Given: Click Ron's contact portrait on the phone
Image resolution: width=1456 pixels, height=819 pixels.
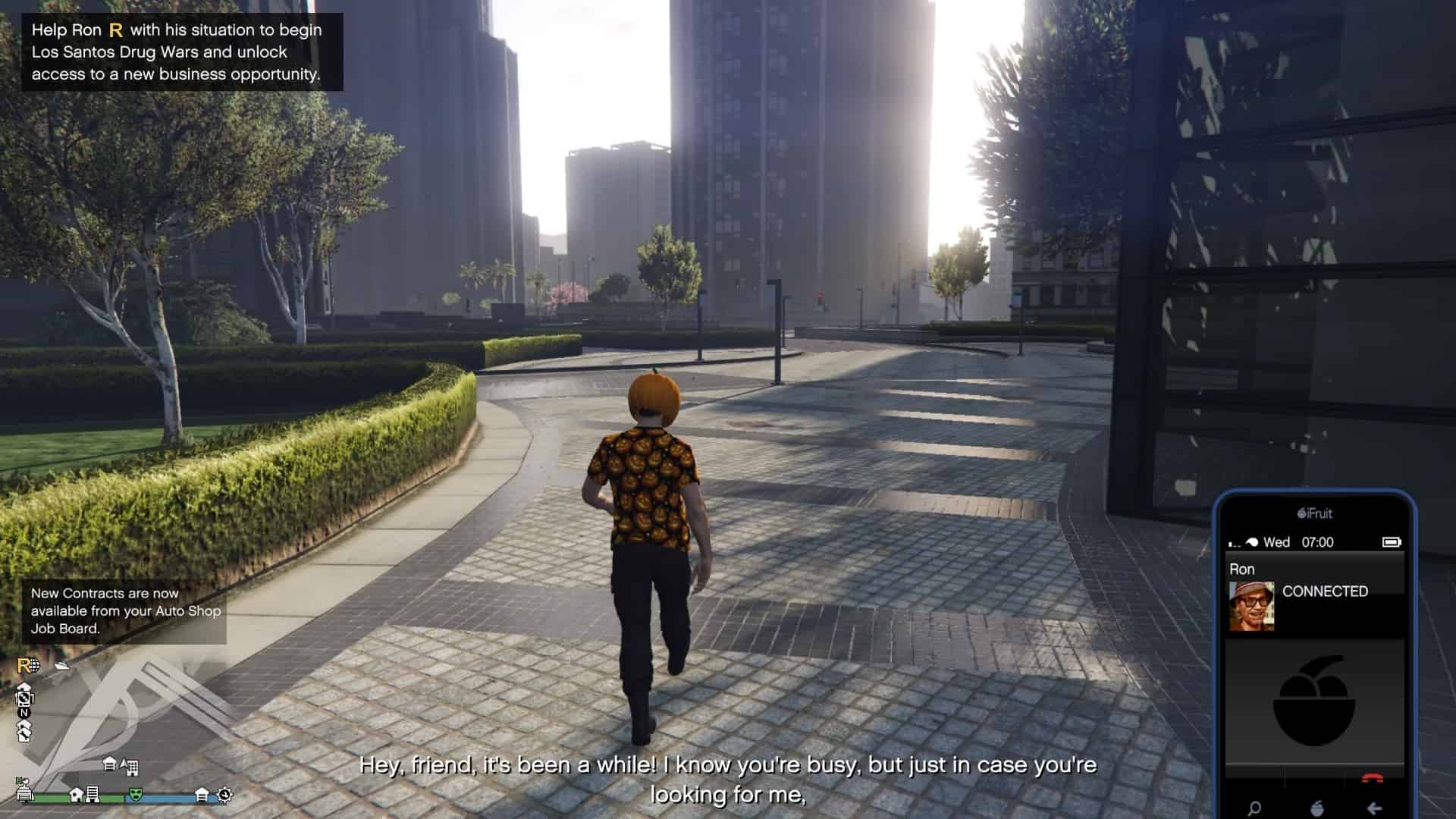Looking at the screenshot, I should point(1251,606).
